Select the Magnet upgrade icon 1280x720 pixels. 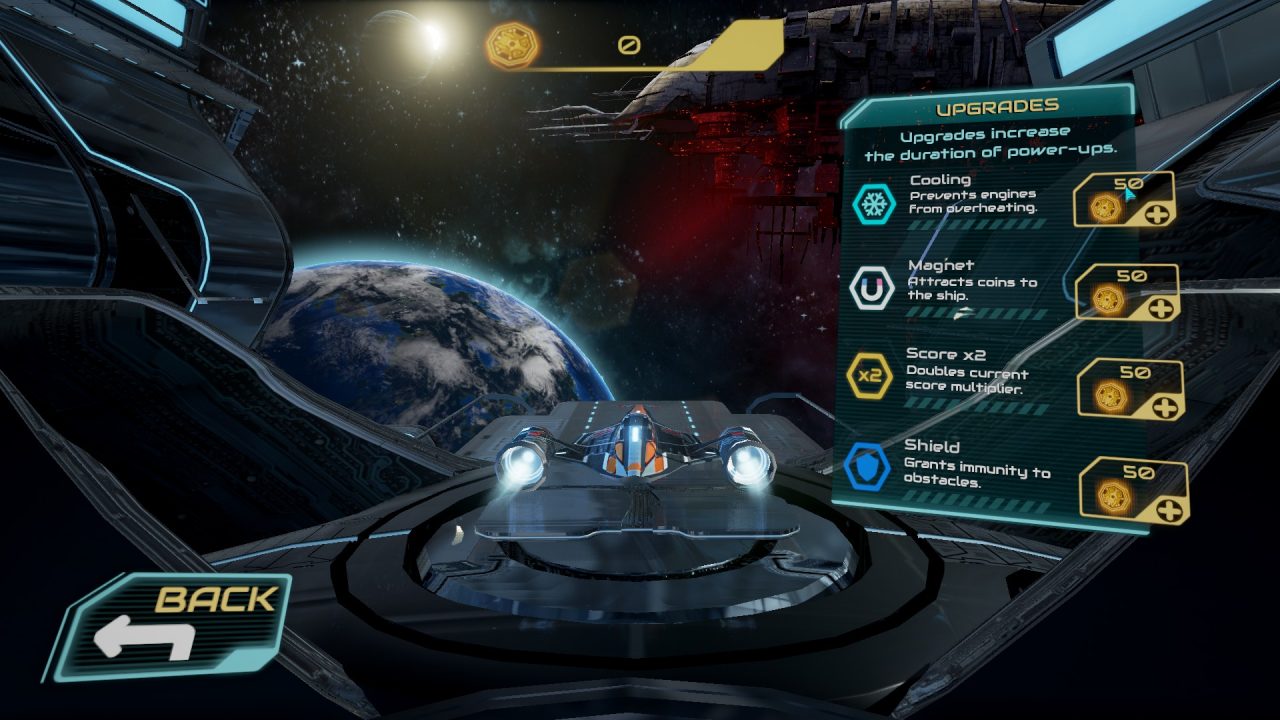click(873, 286)
